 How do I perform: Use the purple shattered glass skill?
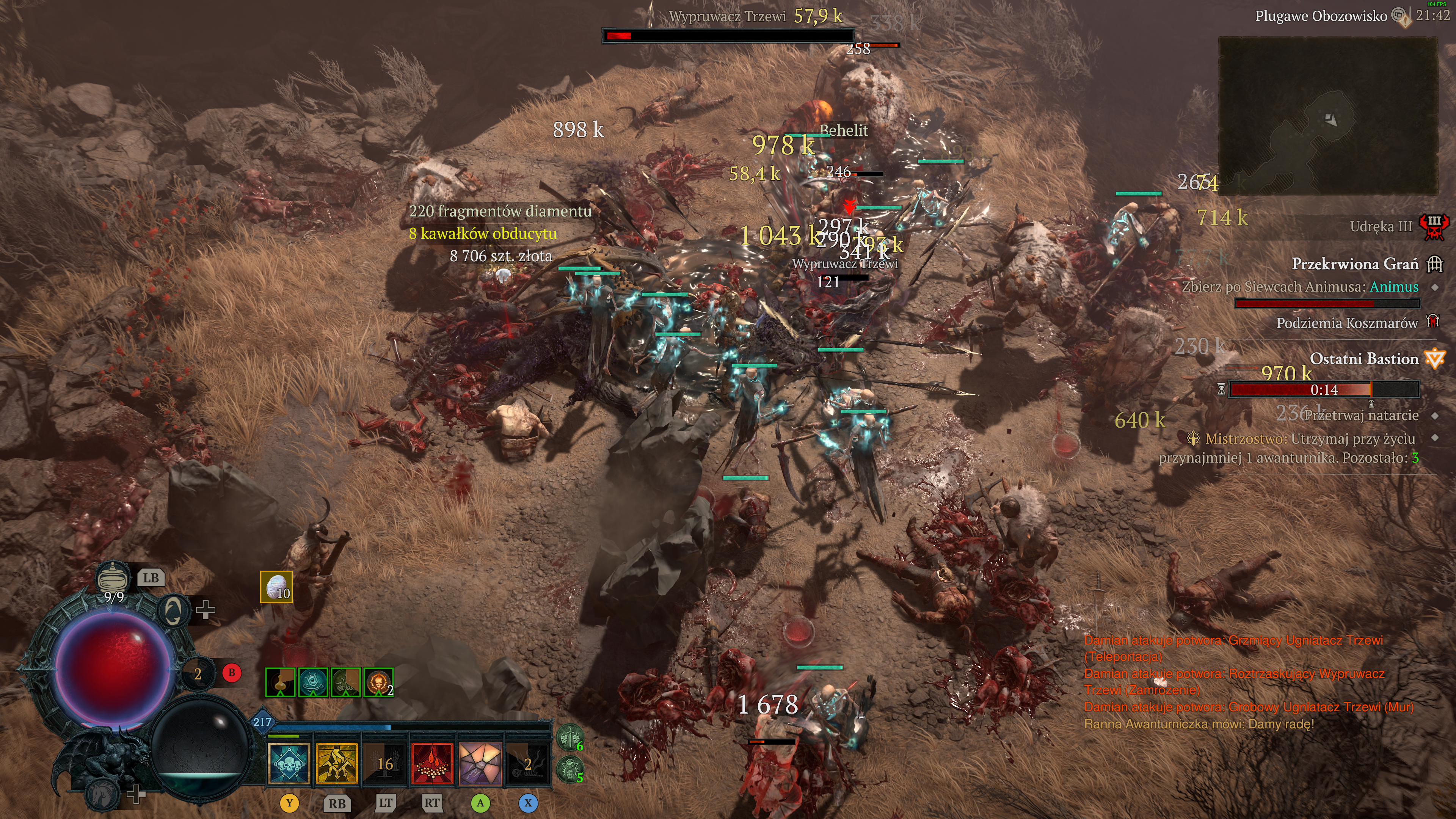(480, 764)
